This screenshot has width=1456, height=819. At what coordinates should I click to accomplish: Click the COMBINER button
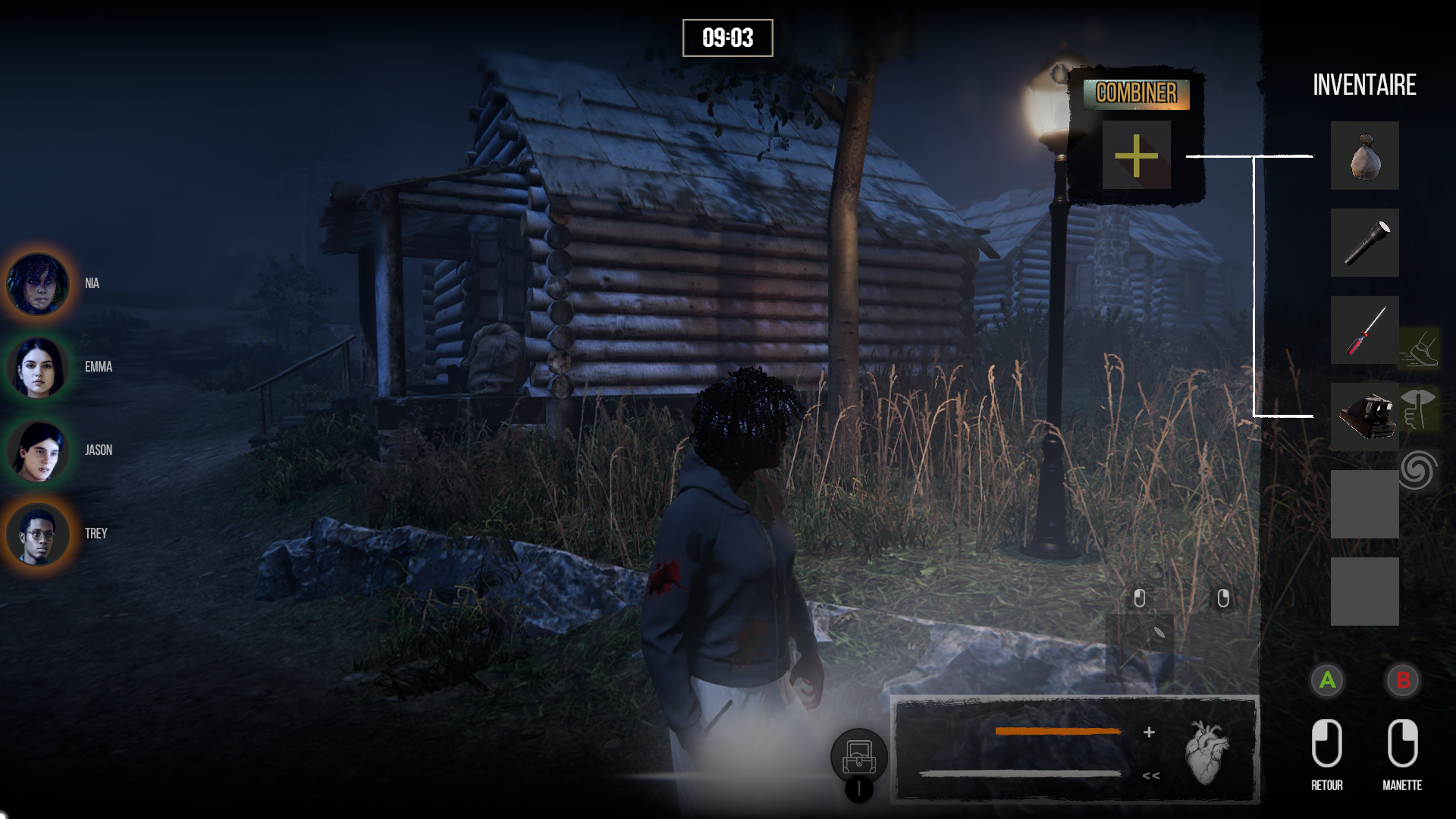pyautogui.click(x=1136, y=93)
